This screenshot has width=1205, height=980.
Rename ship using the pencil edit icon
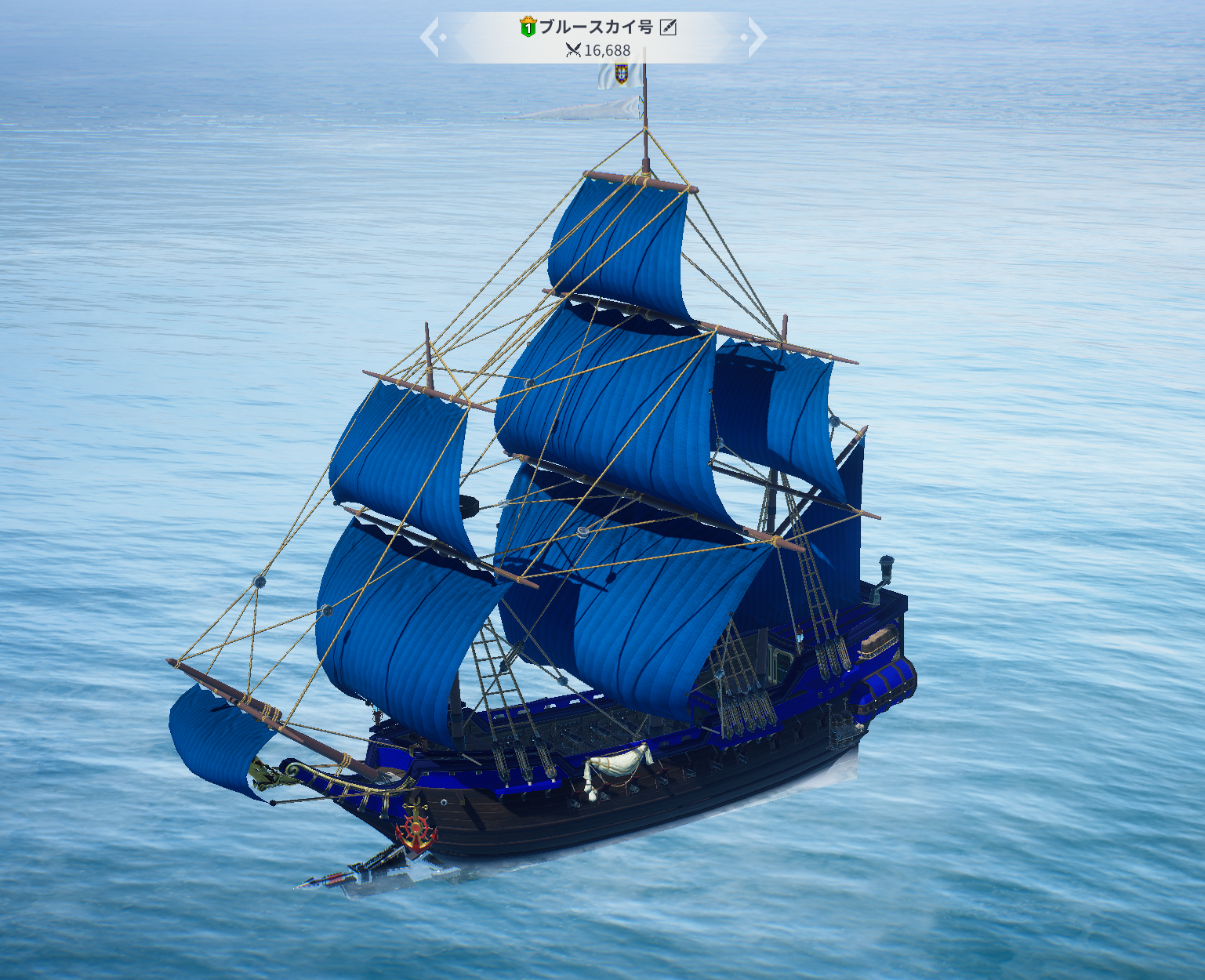click(668, 27)
